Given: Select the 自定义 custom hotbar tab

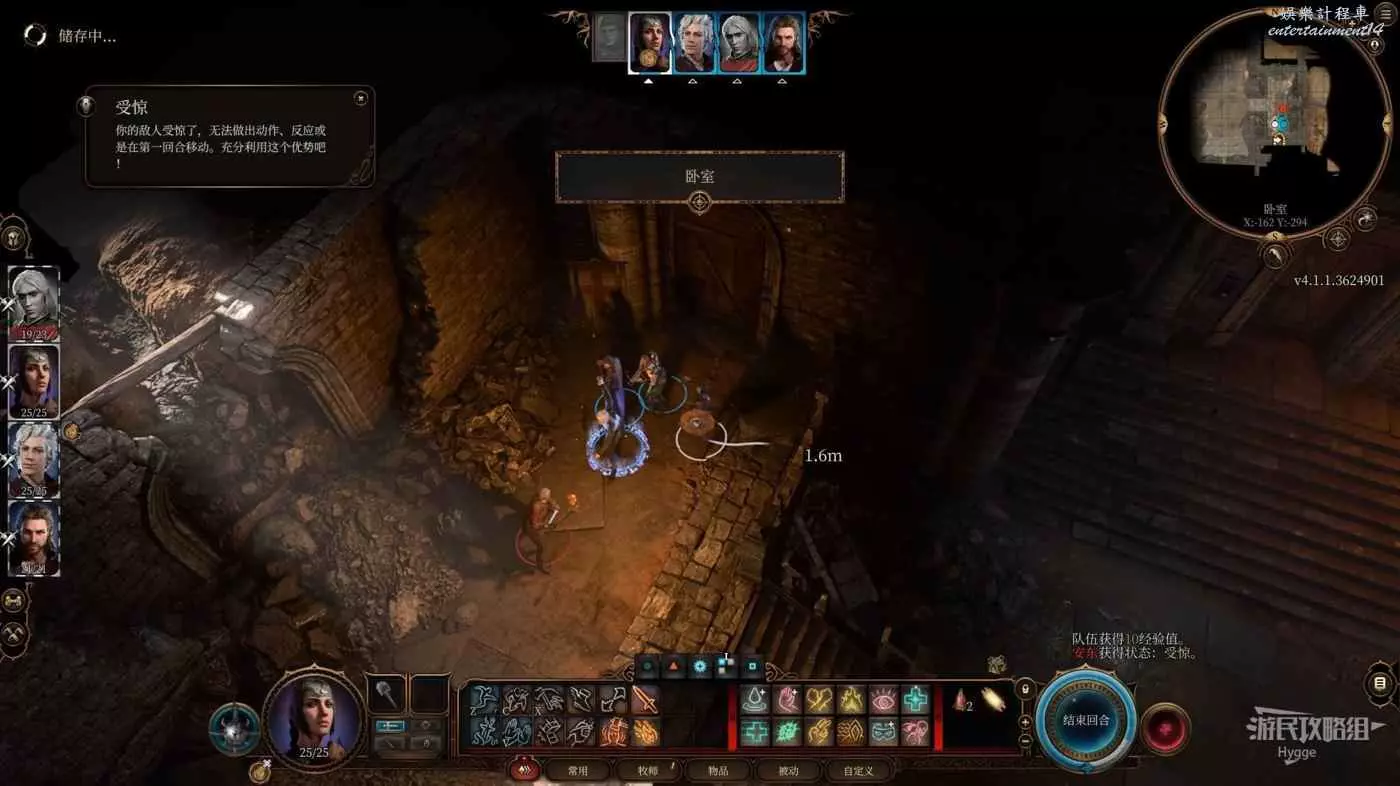Looking at the screenshot, I should coord(857,770).
